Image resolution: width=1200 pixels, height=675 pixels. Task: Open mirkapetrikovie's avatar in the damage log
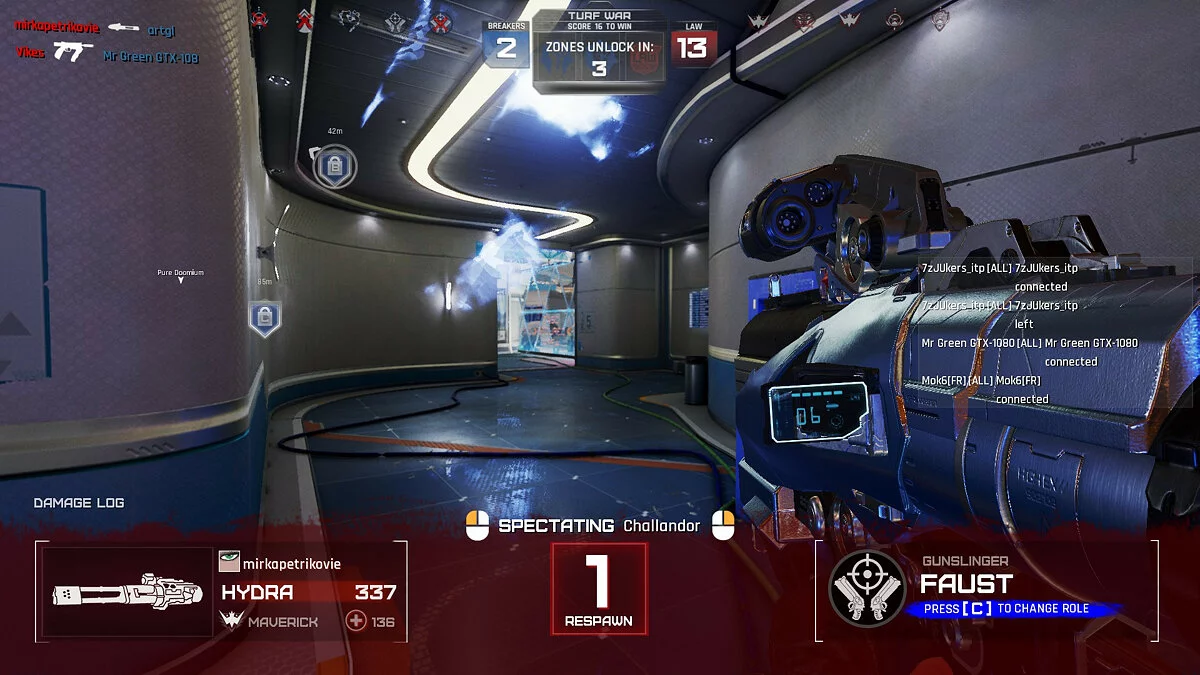click(229, 563)
